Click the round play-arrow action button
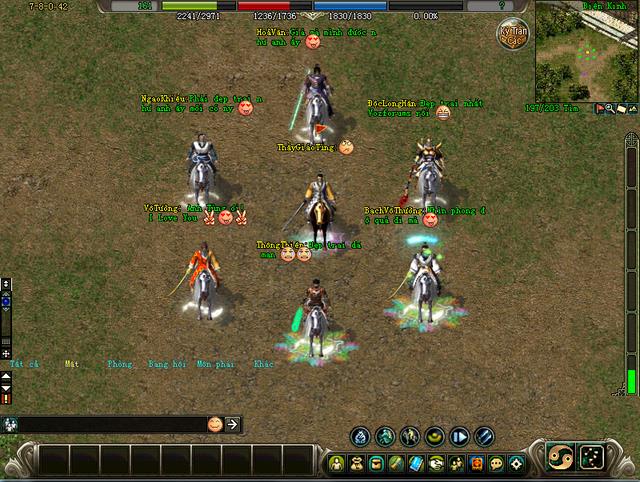The width and height of the screenshot is (640, 482). pyautogui.click(x=459, y=436)
